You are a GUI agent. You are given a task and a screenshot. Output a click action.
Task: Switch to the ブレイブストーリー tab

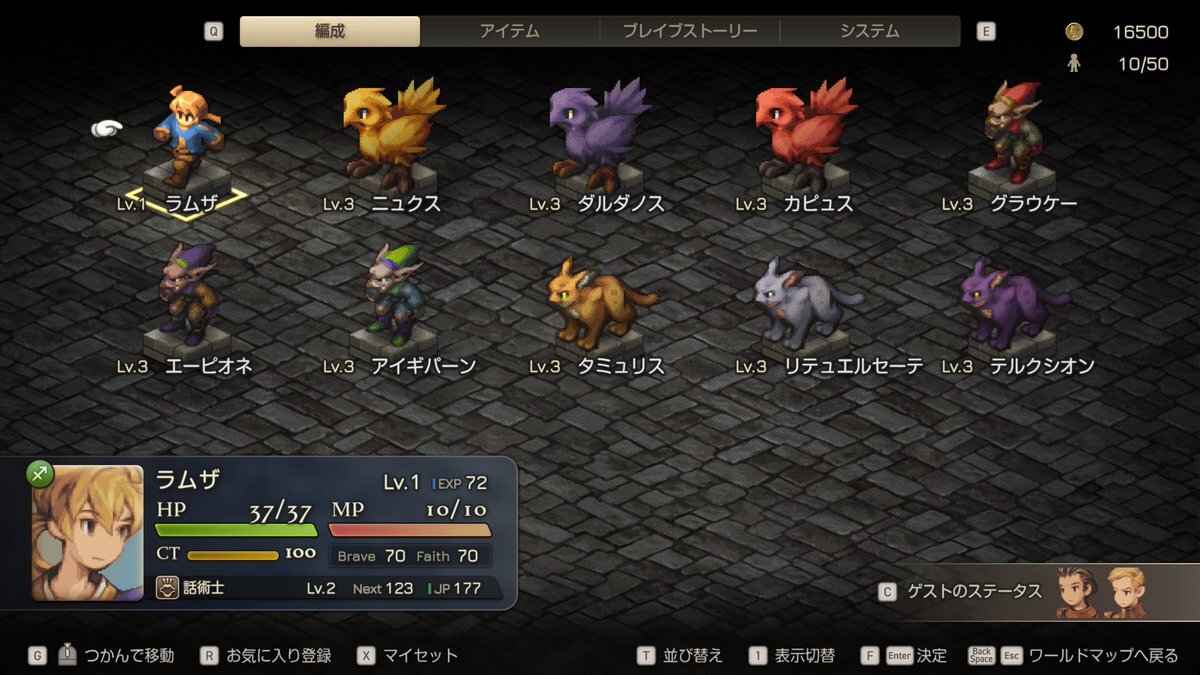689,31
